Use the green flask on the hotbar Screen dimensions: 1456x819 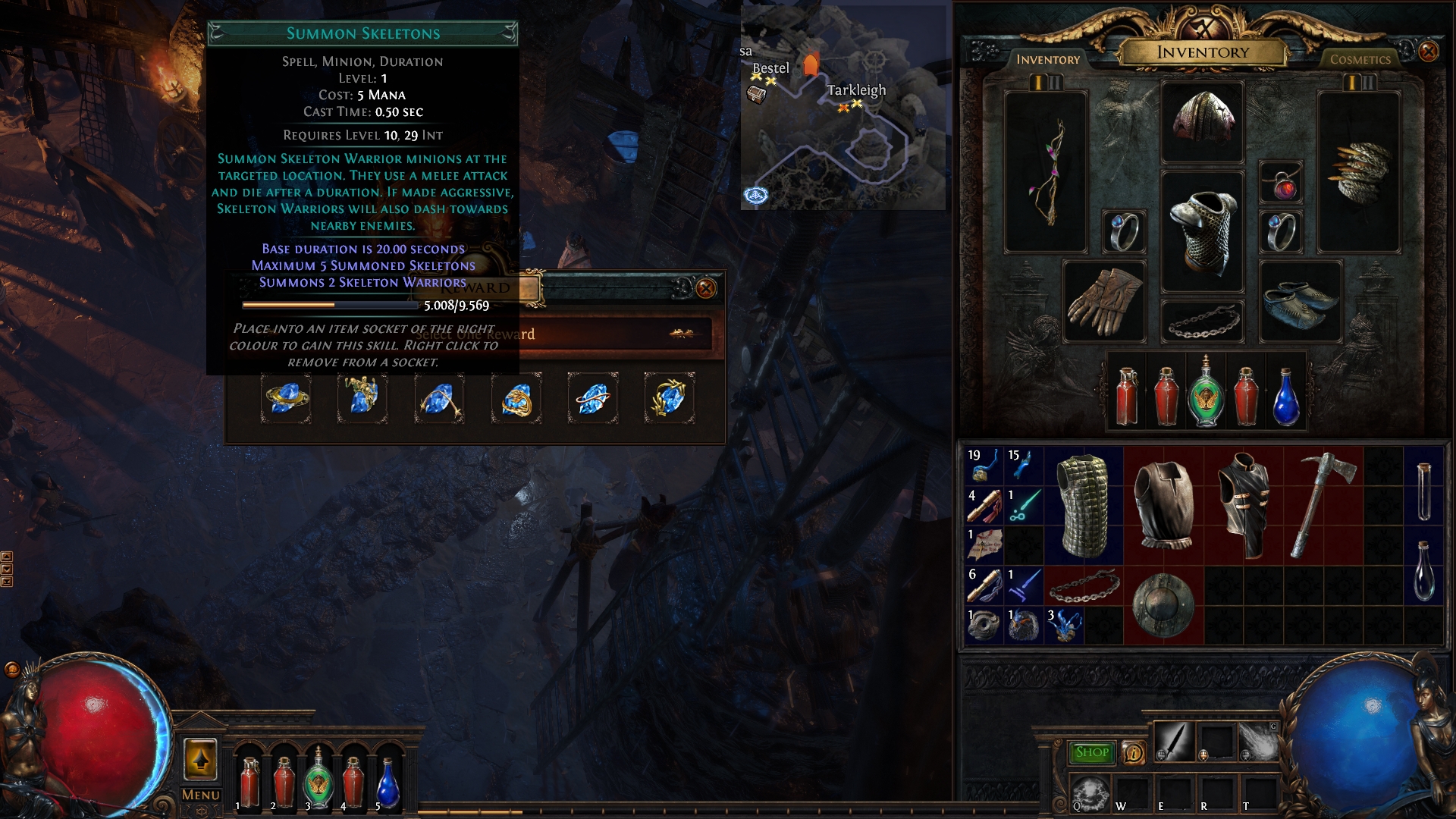(x=318, y=781)
